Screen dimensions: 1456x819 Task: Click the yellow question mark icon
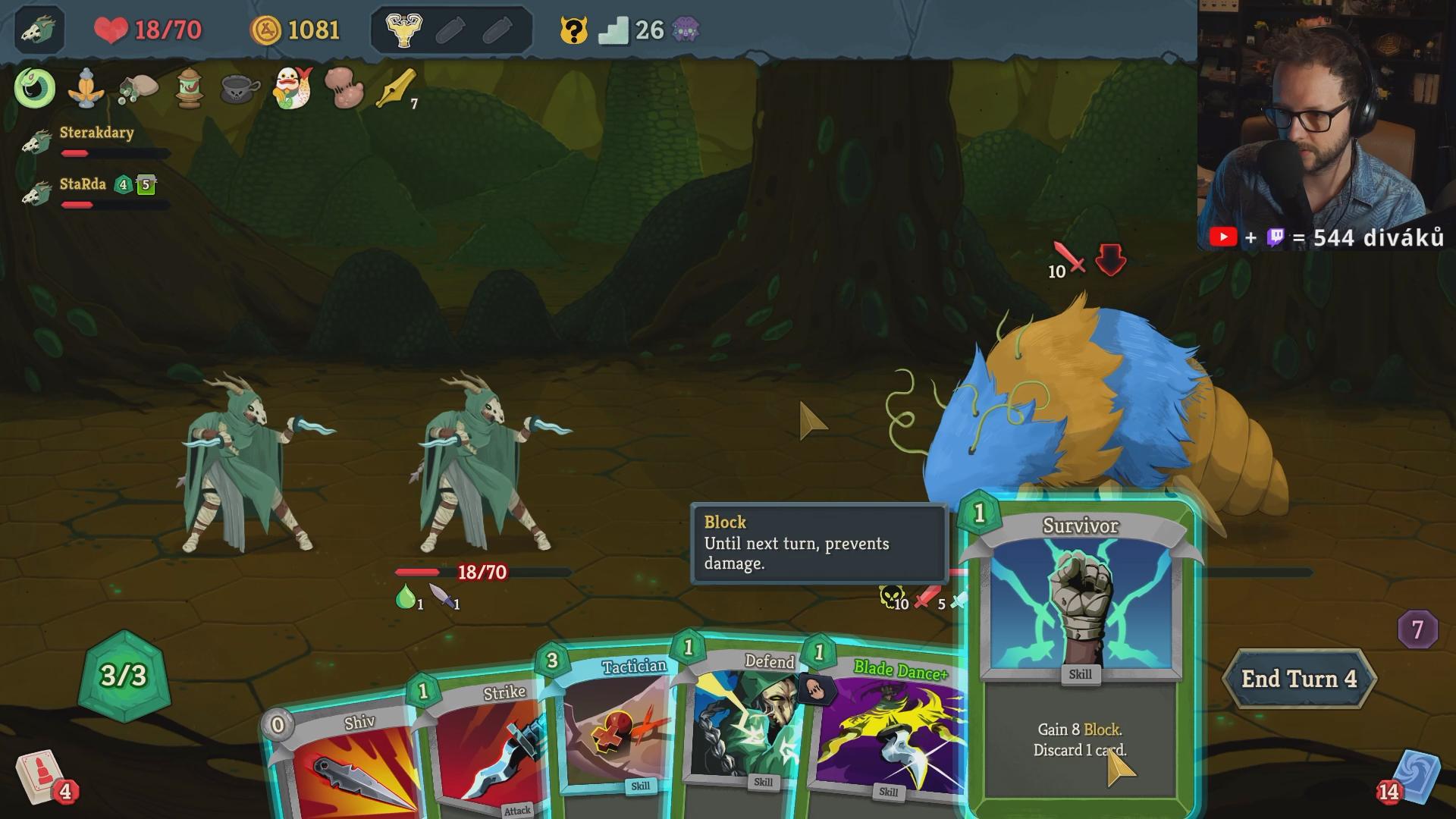coord(574,30)
